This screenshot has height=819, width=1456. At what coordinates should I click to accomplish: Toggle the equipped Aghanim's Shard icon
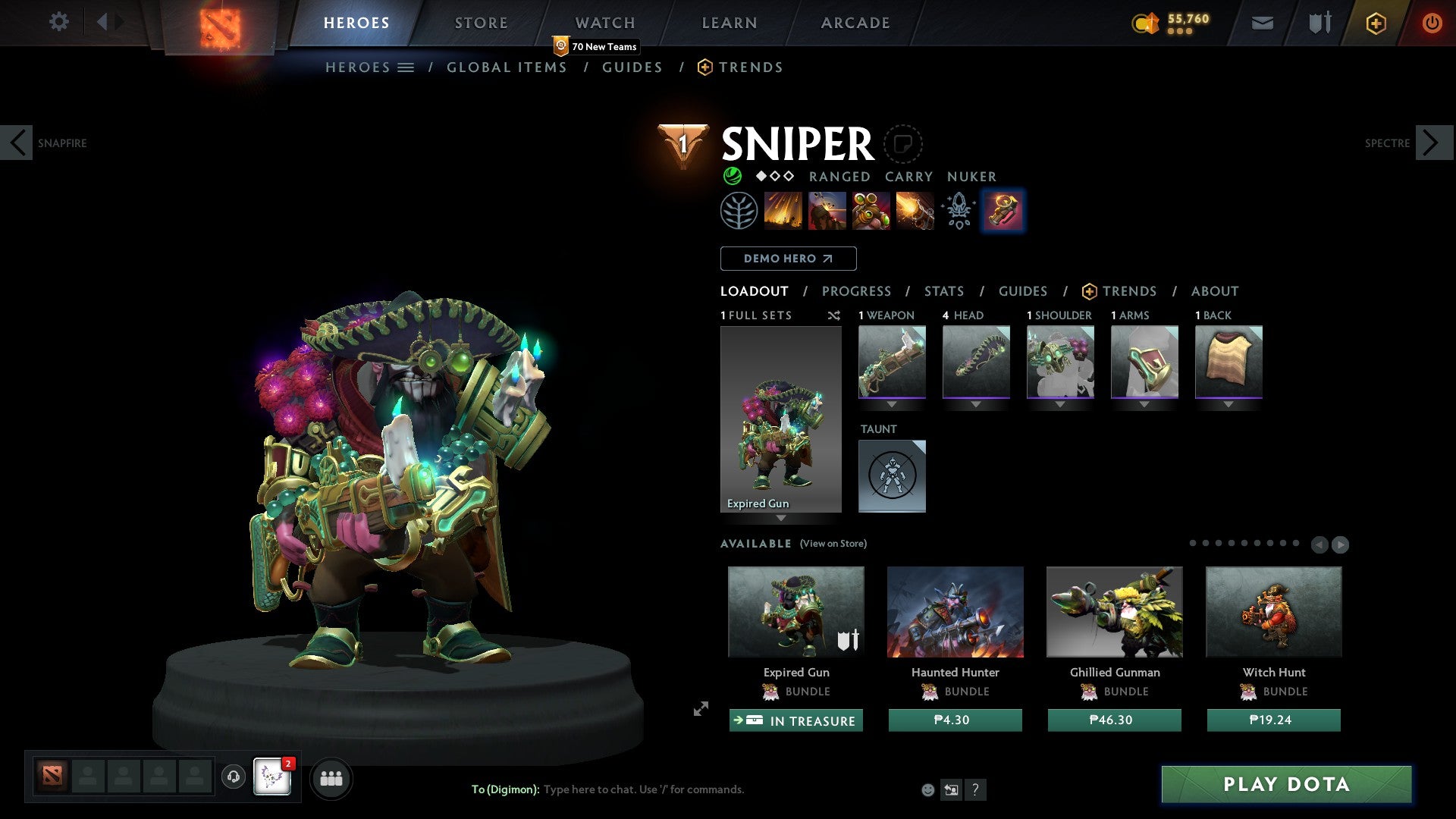tap(958, 211)
